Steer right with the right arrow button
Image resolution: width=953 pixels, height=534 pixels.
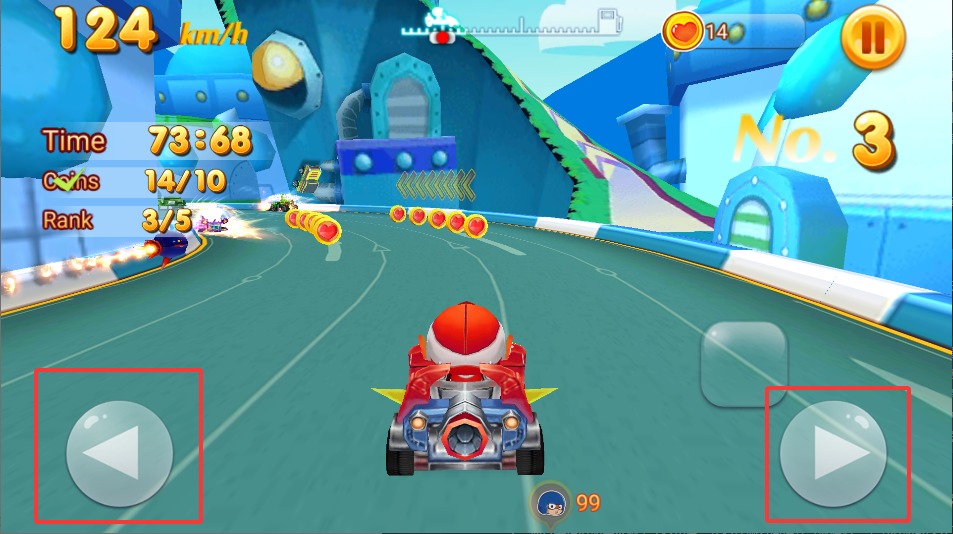pos(833,457)
